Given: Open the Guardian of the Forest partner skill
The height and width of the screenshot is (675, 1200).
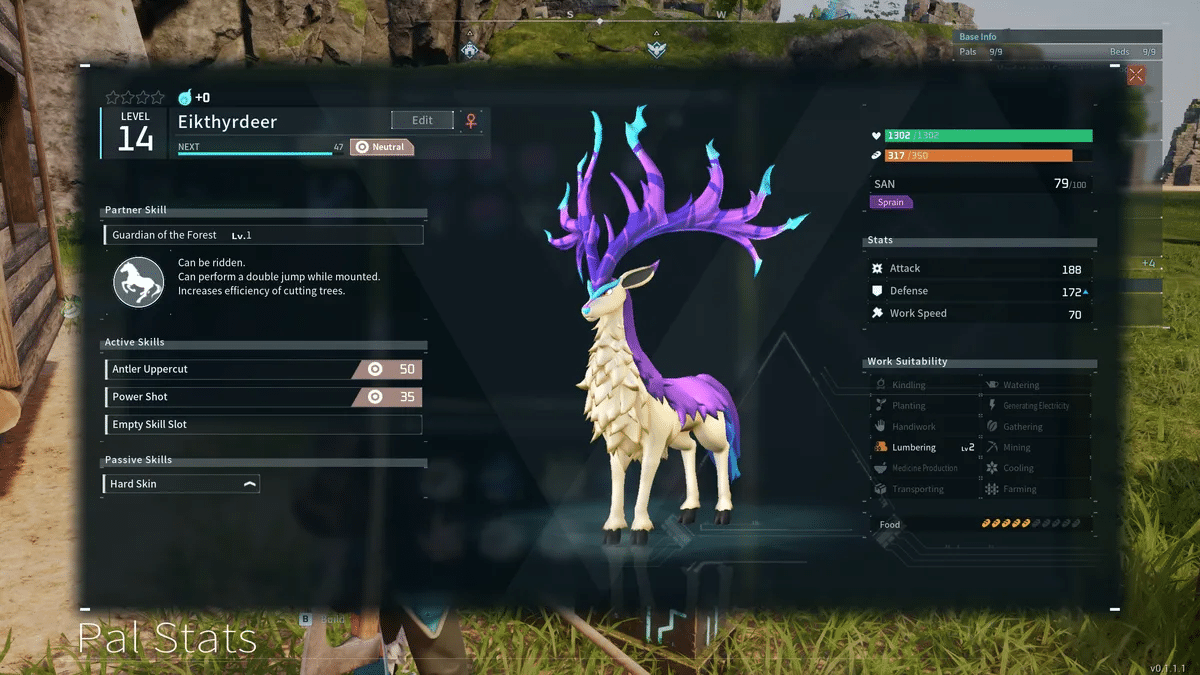Looking at the screenshot, I should (x=263, y=235).
